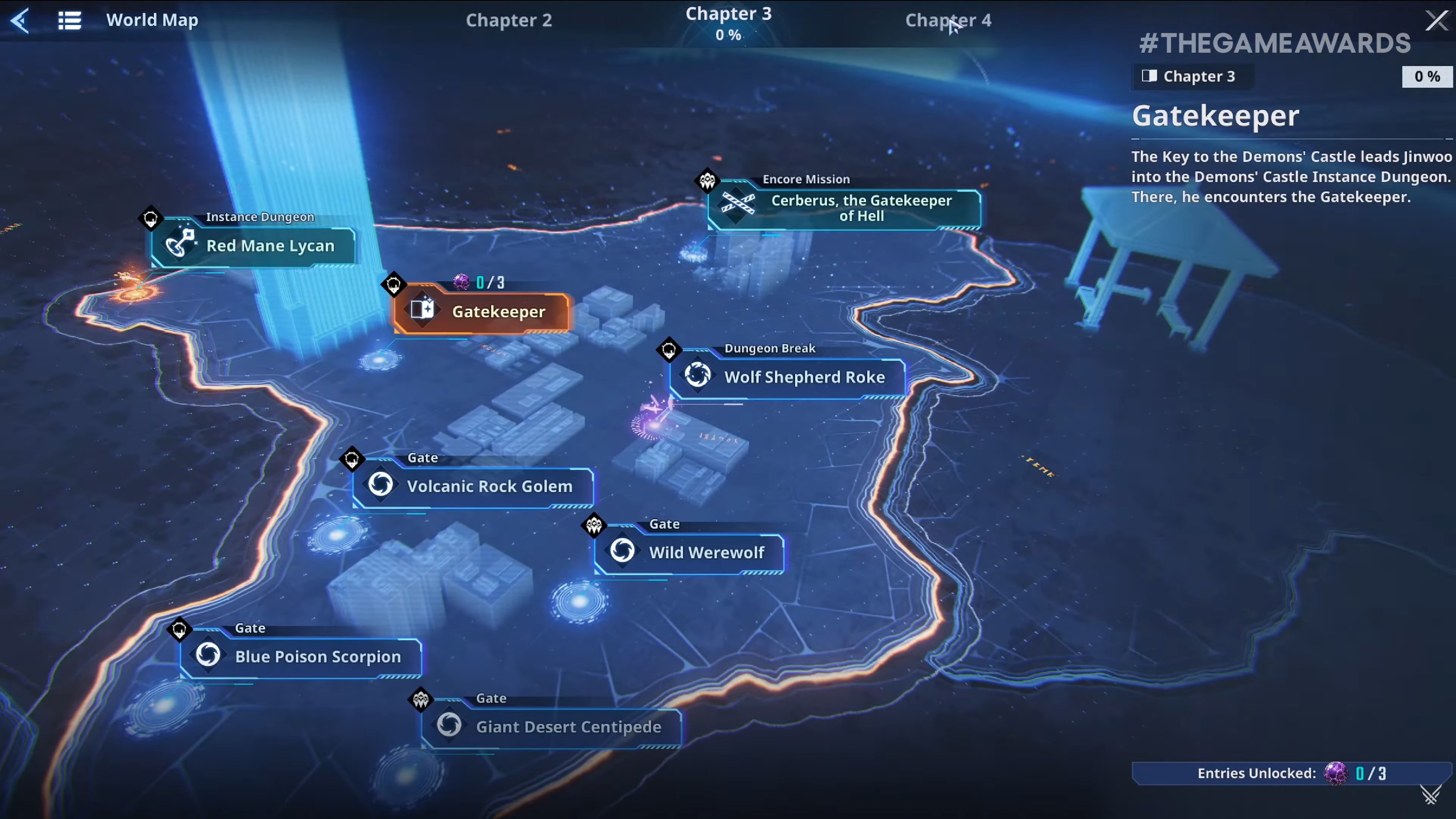
Task: Switch to the Chapter 4 tab
Action: tap(948, 20)
